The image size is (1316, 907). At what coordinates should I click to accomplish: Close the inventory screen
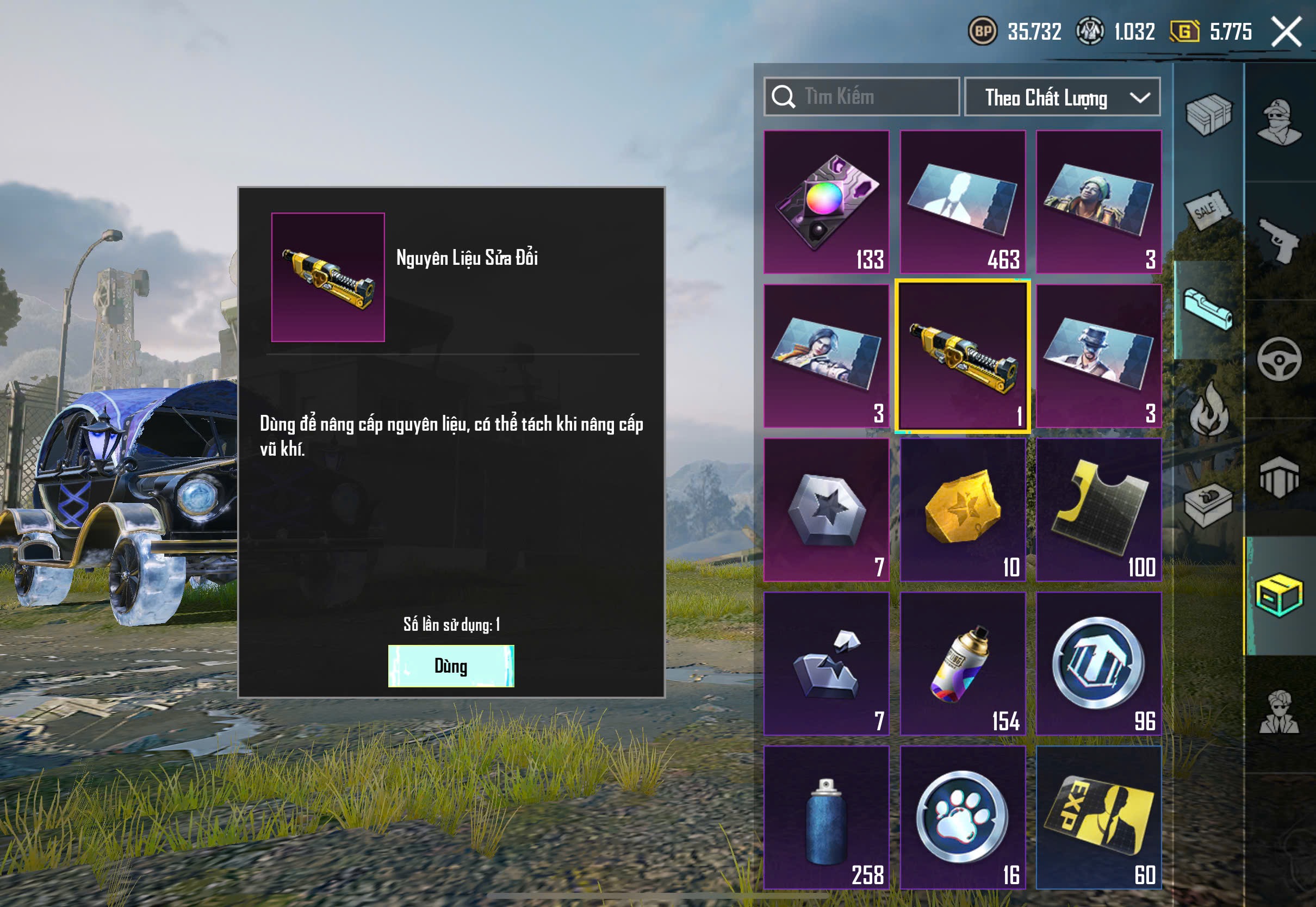point(1287,32)
